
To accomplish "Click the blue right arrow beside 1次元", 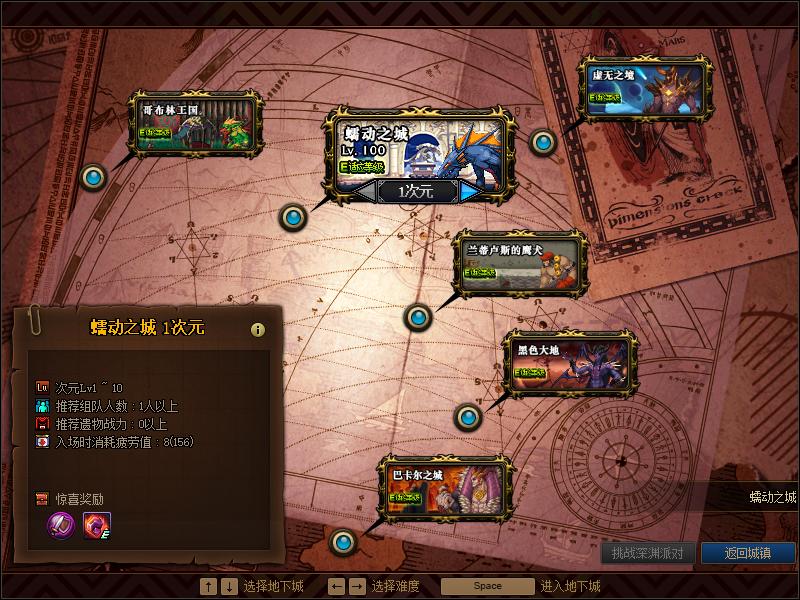I will point(470,191).
